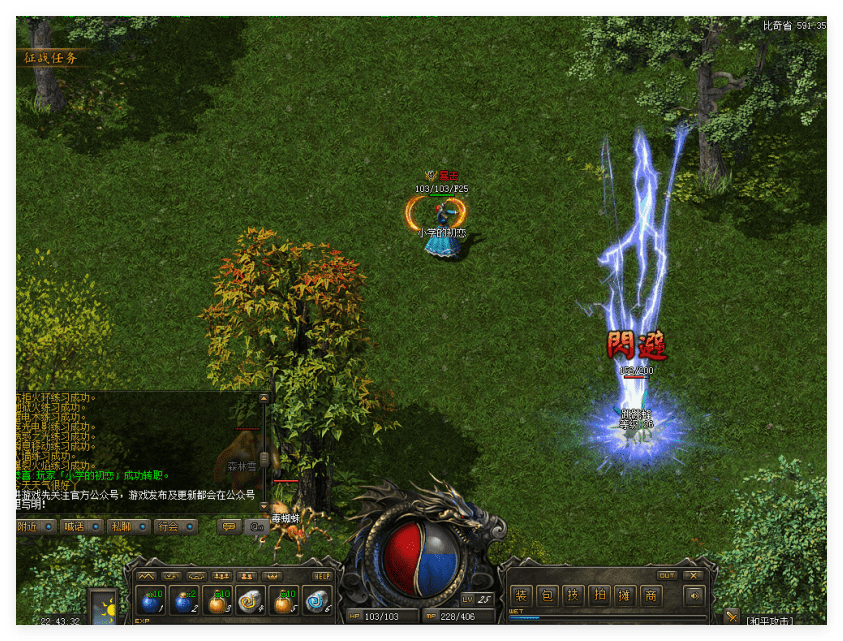
Task: Open the 技 skills panel
Action: [573, 596]
